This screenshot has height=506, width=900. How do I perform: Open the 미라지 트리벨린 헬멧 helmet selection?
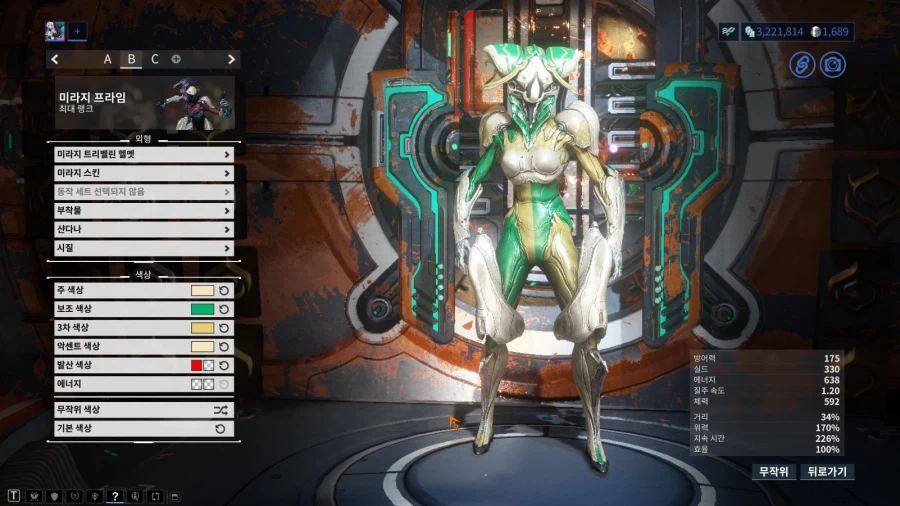click(144, 154)
